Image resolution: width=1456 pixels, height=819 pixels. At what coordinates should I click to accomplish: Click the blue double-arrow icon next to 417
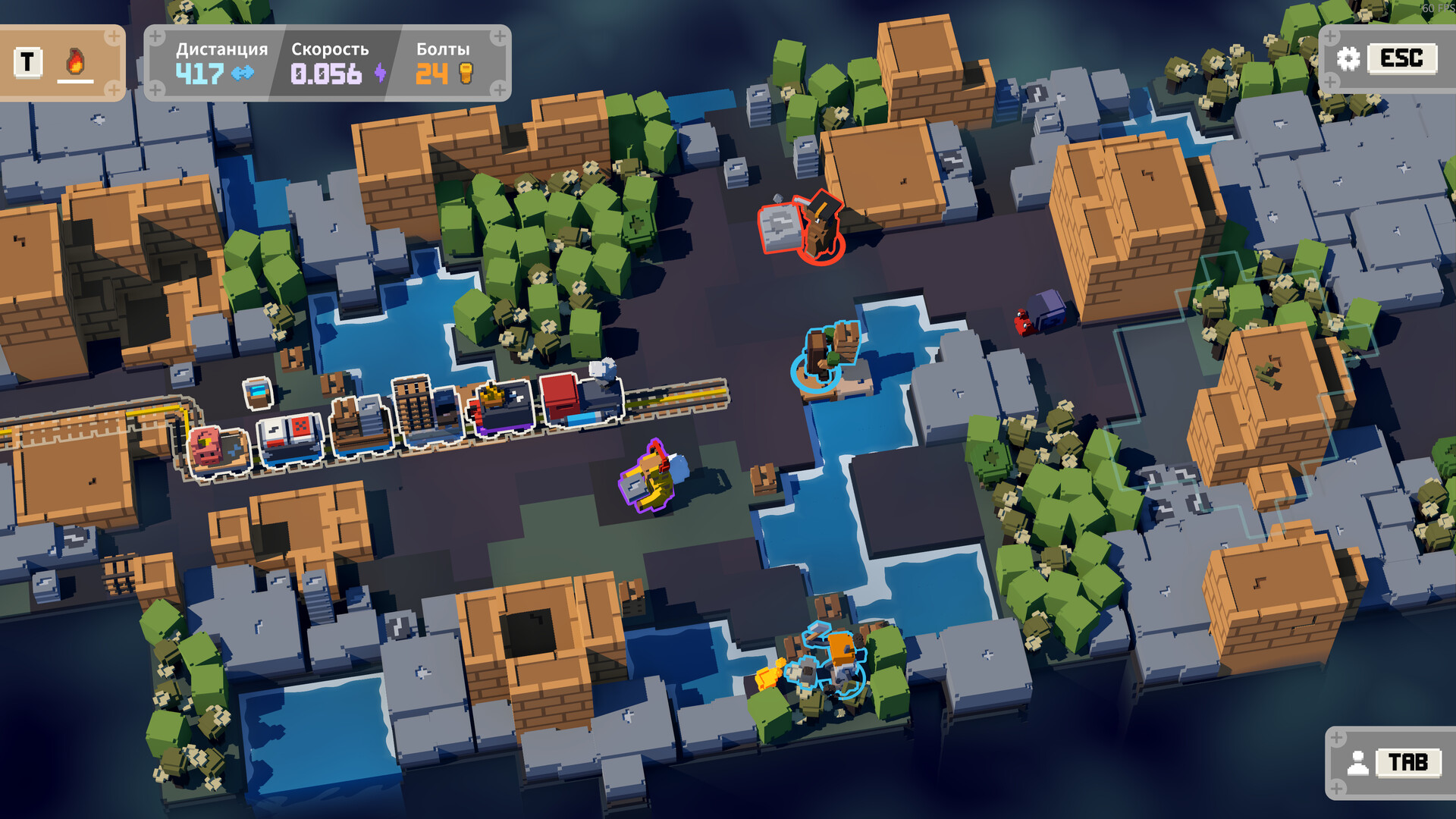242,72
